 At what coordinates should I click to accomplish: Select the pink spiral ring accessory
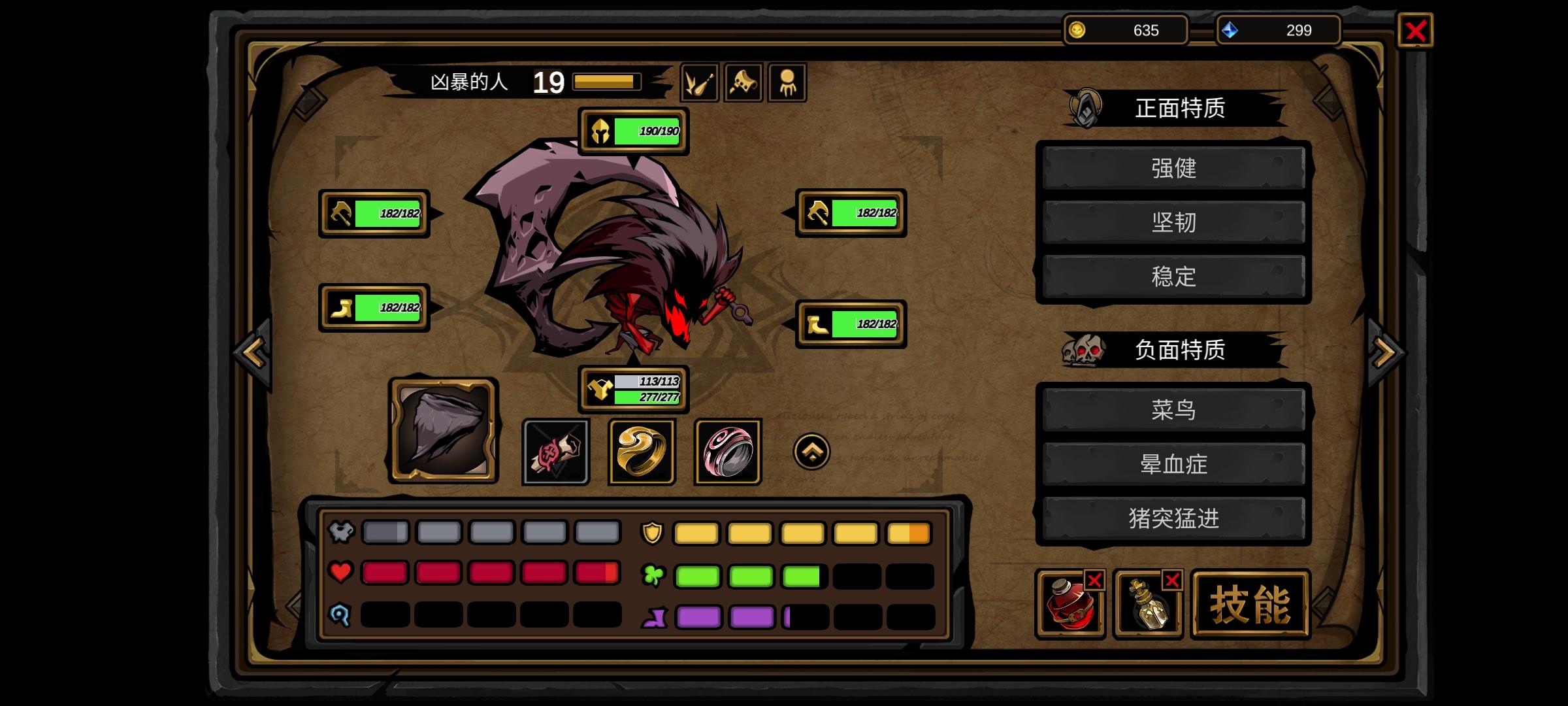point(728,452)
